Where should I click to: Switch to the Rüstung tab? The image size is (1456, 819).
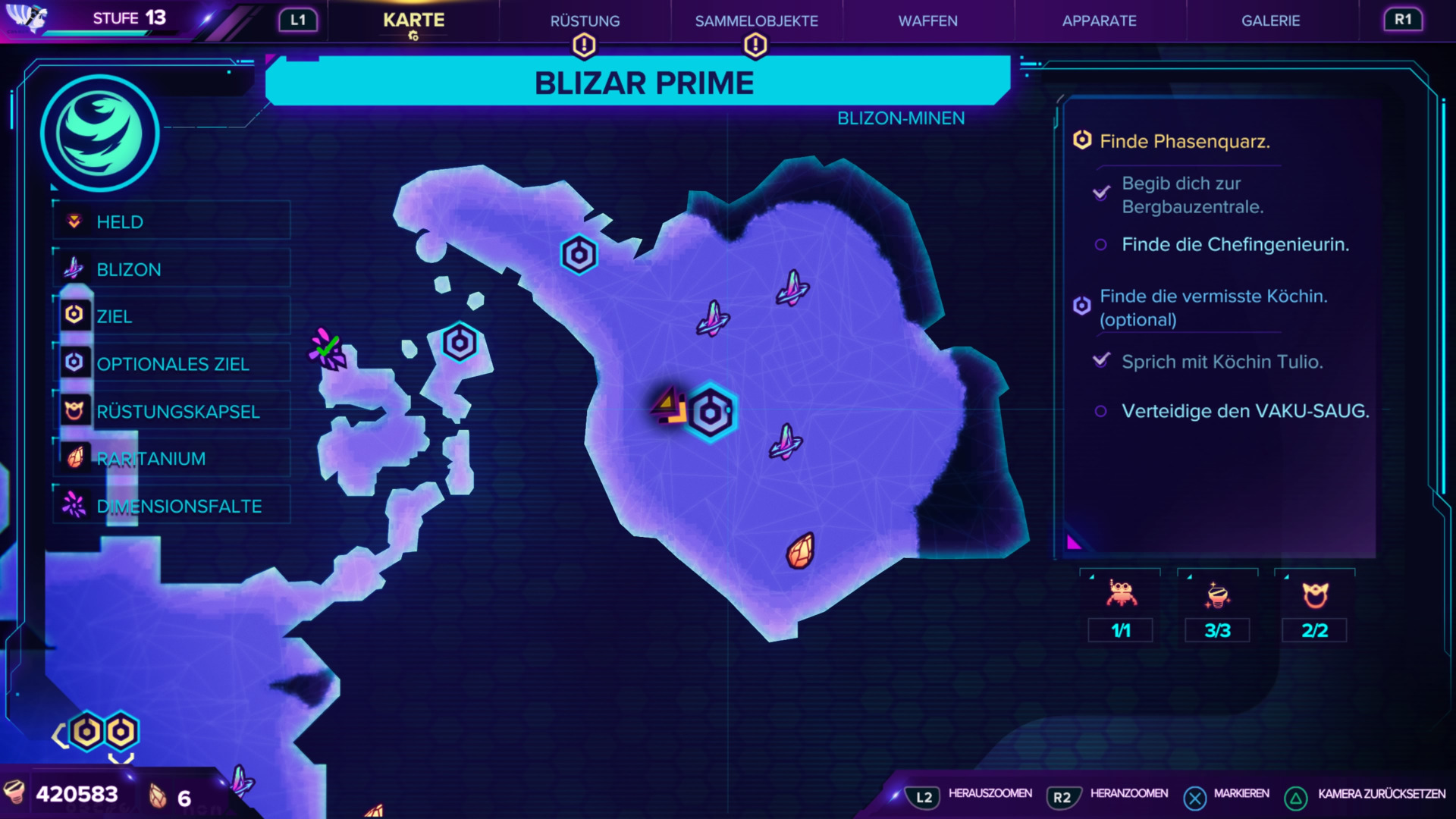(x=585, y=21)
